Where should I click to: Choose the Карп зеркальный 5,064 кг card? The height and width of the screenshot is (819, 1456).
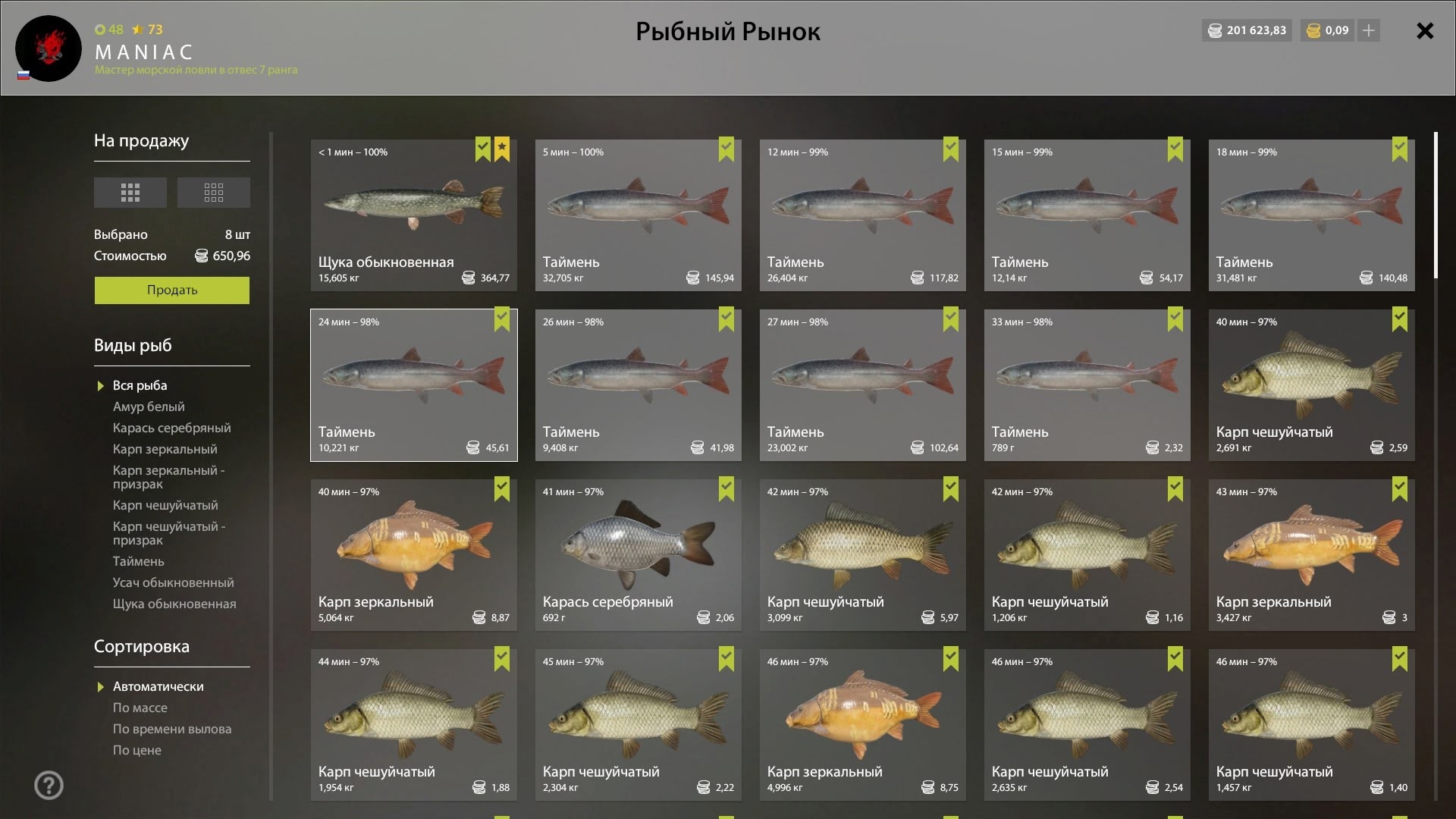pyautogui.click(x=413, y=554)
